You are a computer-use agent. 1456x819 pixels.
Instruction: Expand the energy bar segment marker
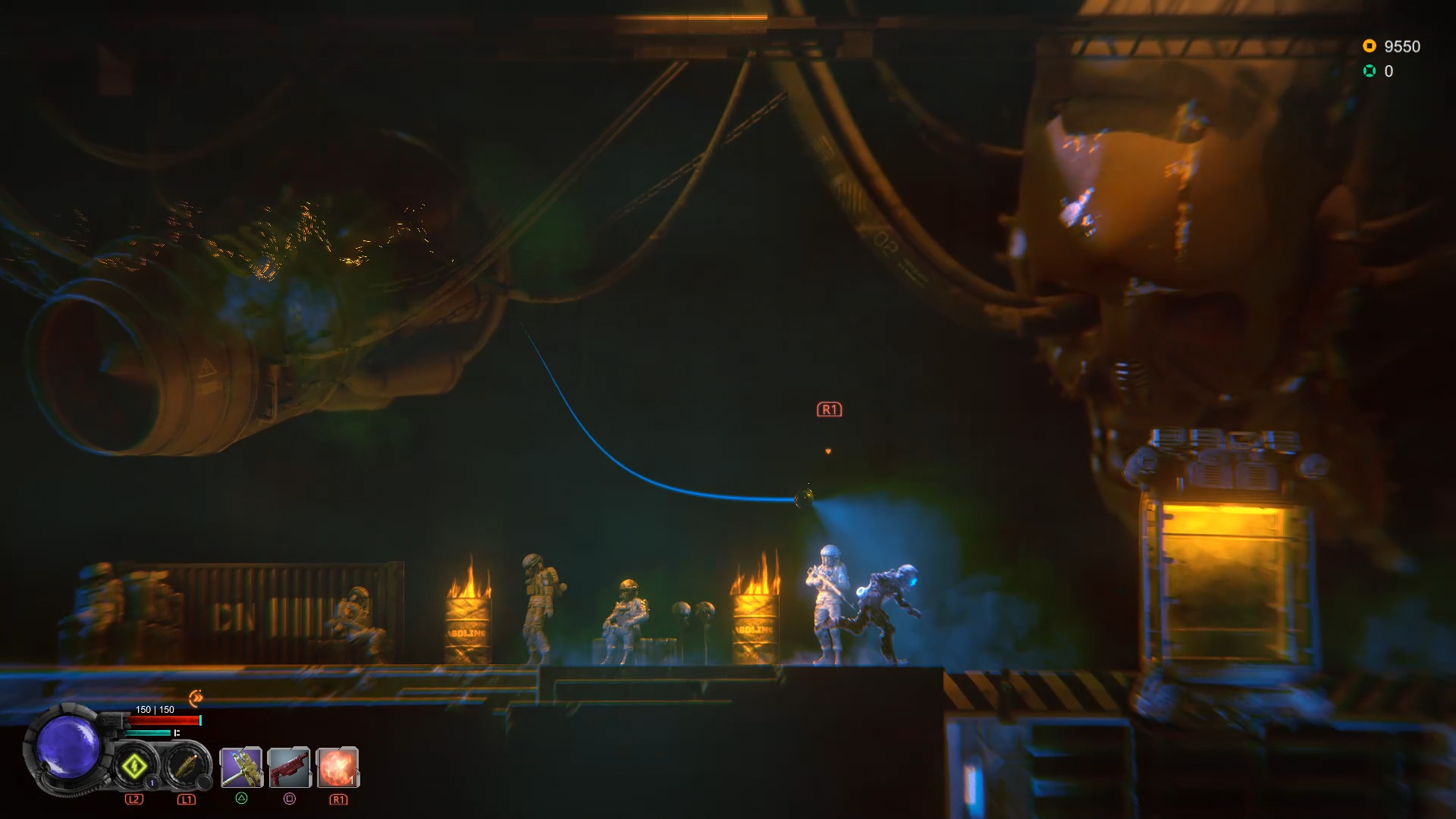177,733
